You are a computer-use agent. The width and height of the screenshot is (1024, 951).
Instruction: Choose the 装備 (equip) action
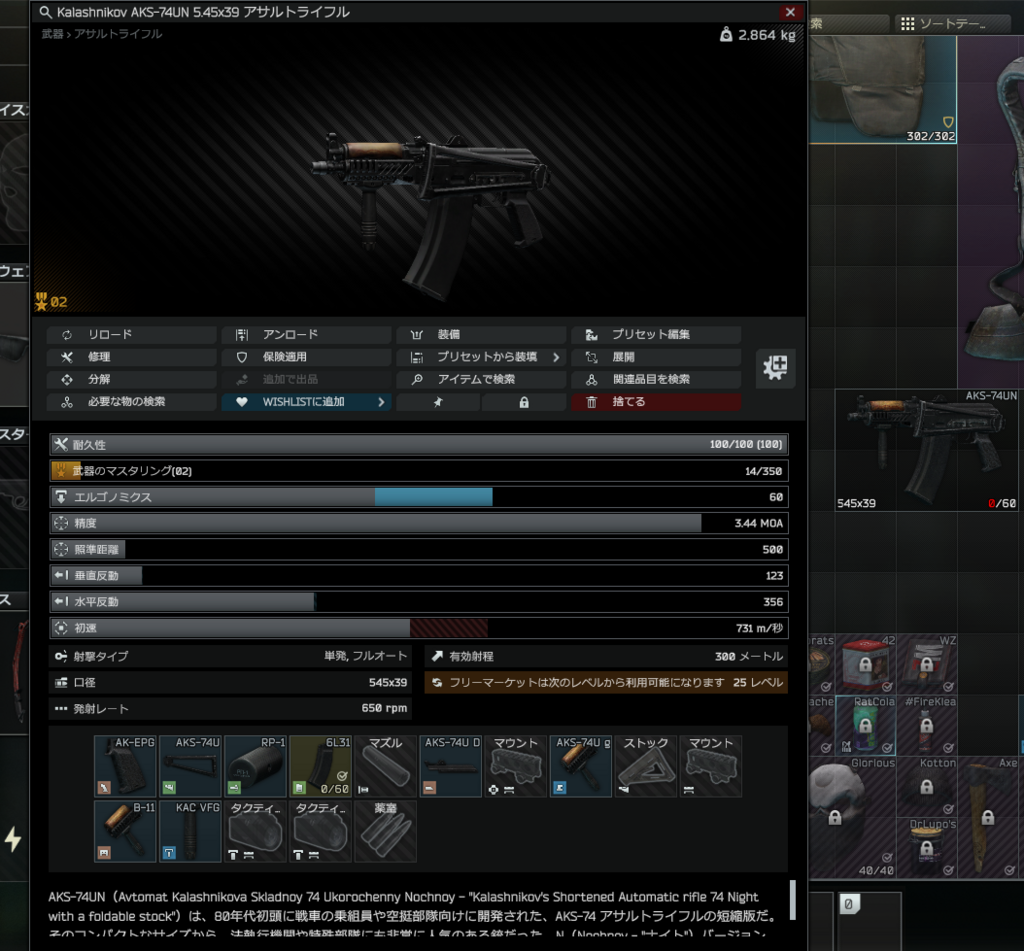click(480, 335)
